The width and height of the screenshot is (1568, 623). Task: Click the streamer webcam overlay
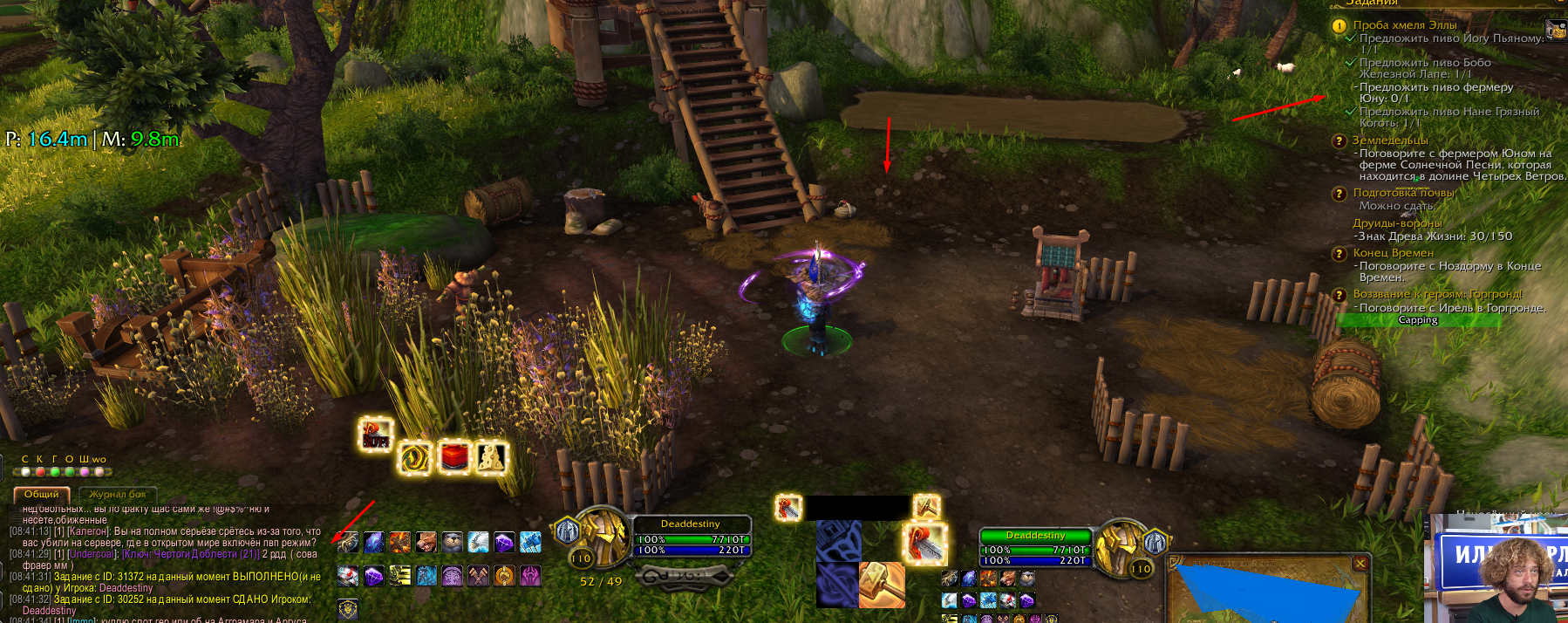point(1496,569)
